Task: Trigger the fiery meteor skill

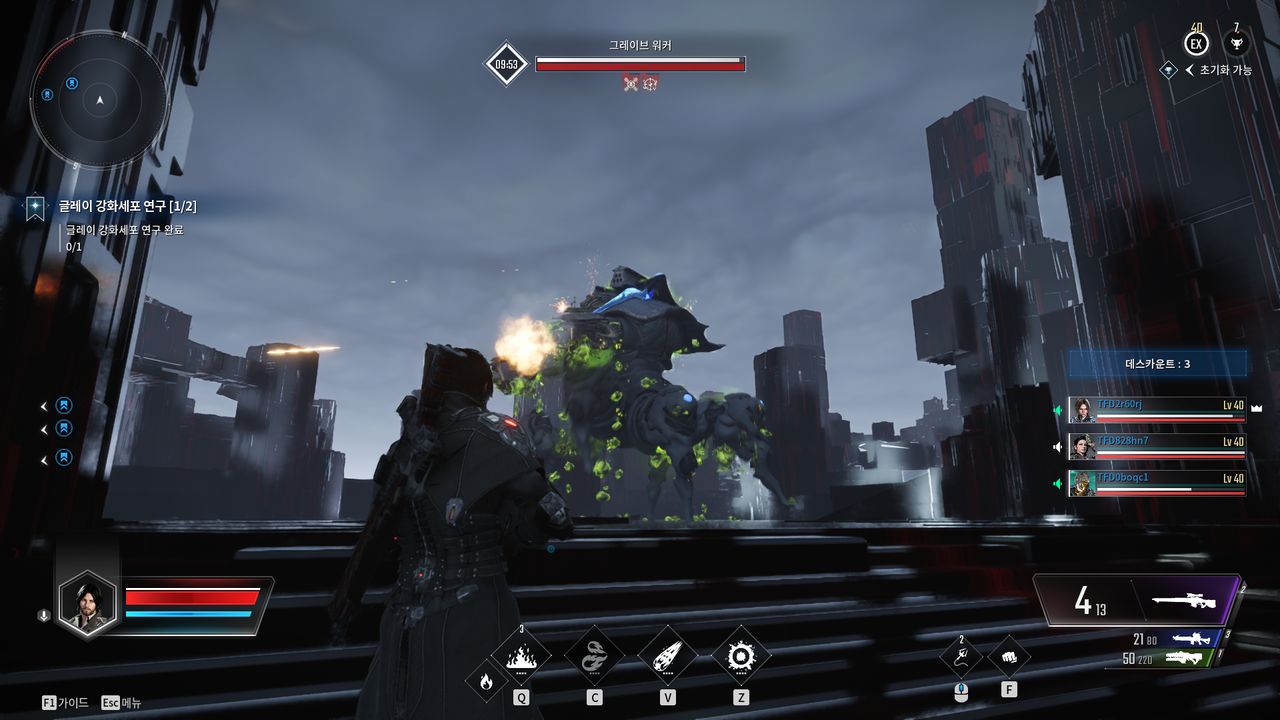Action: pyautogui.click(x=667, y=656)
